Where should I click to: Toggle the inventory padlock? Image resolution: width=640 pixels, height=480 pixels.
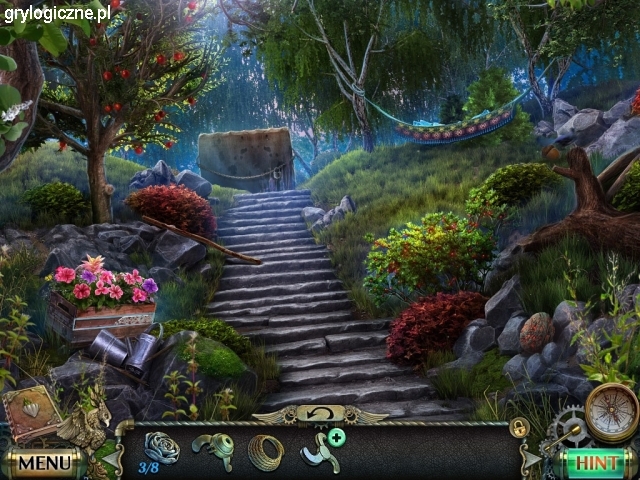[519, 427]
